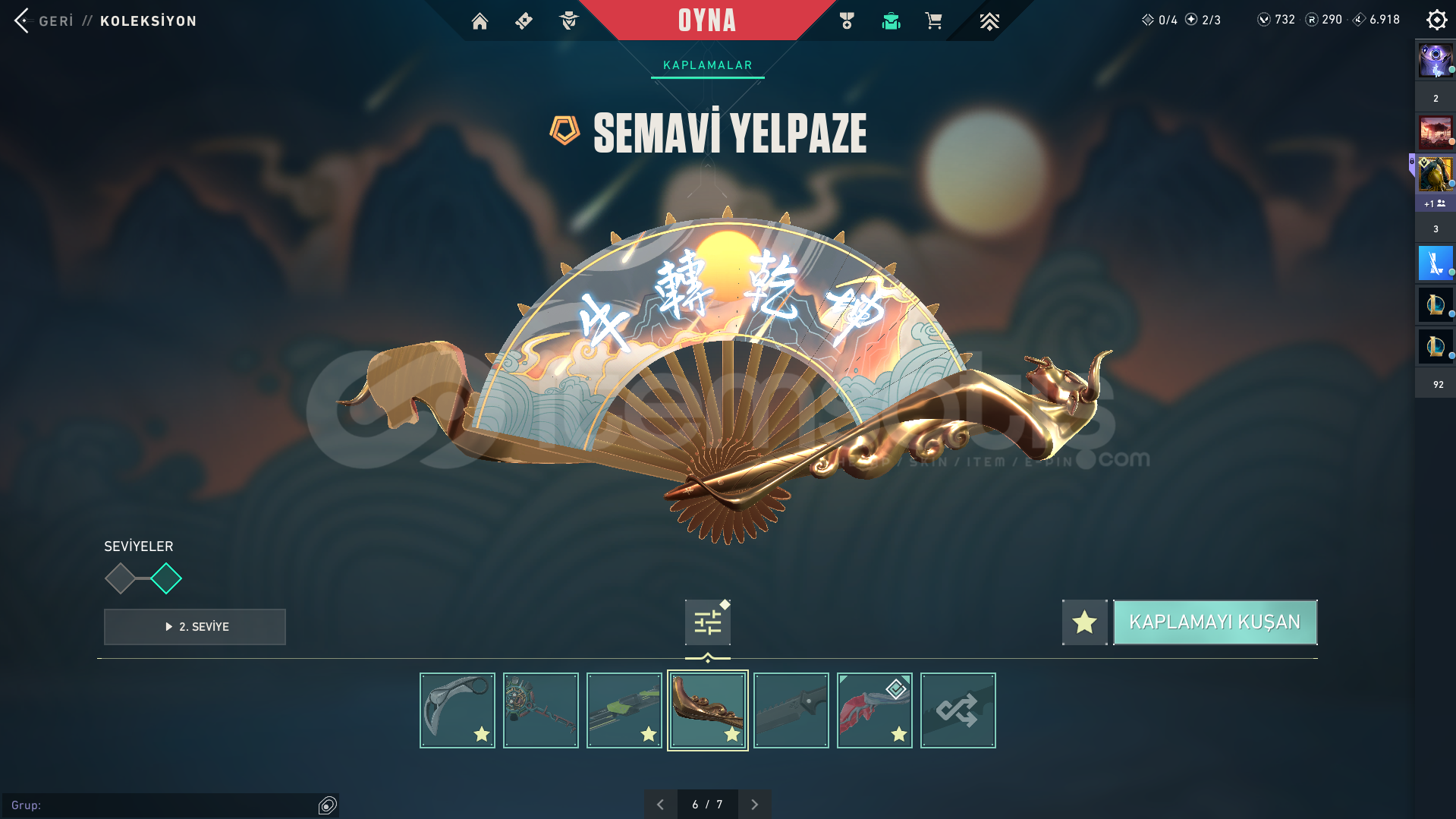This screenshot has width=1456, height=819.
Task: Equip skin with Kaplamayı Kuşan
Action: [x=1215, y=622]
